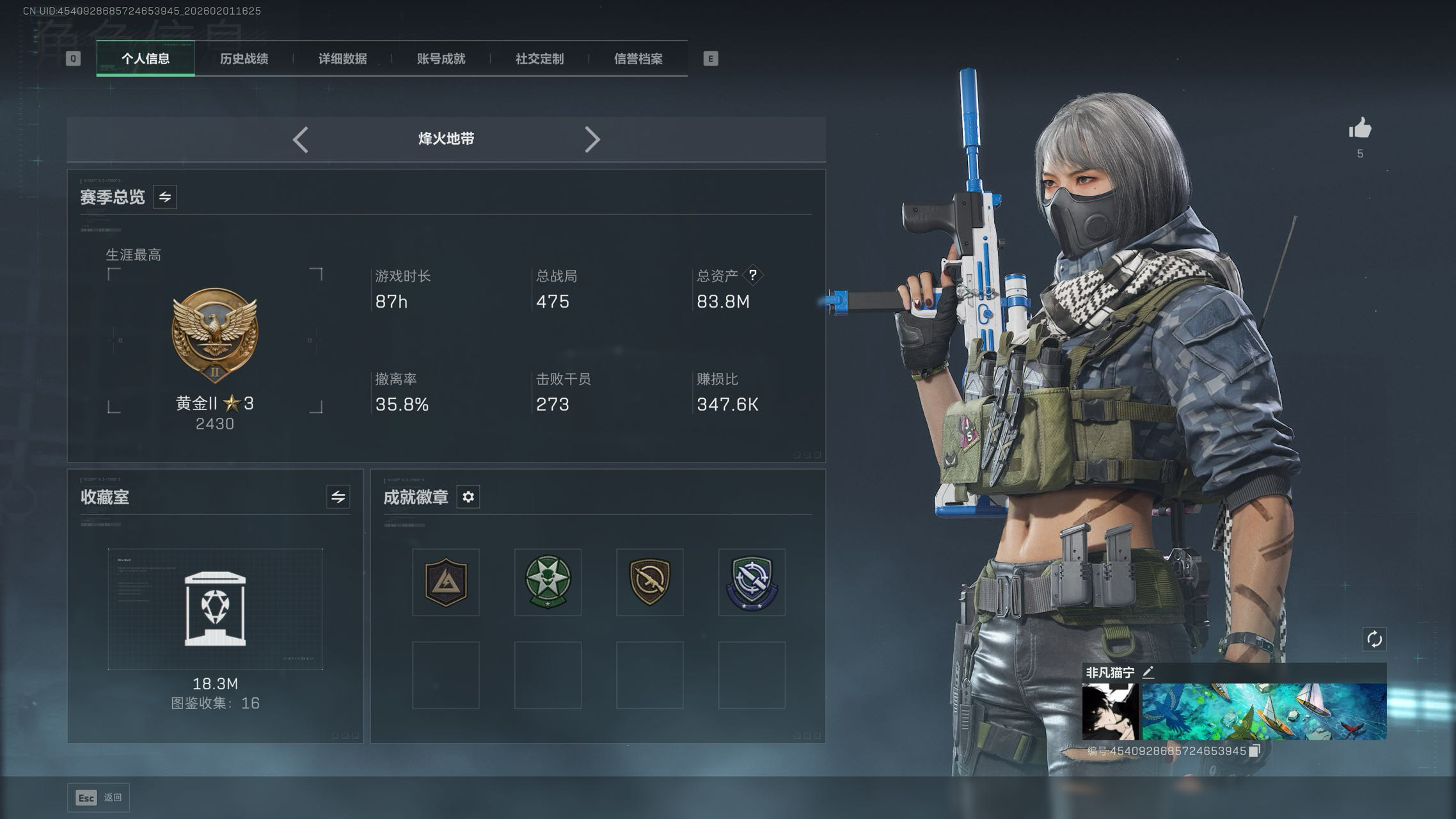Toggle the swap icon in 收藏室 panel
Screen dimensions: 1456x819
click(338, 497)
